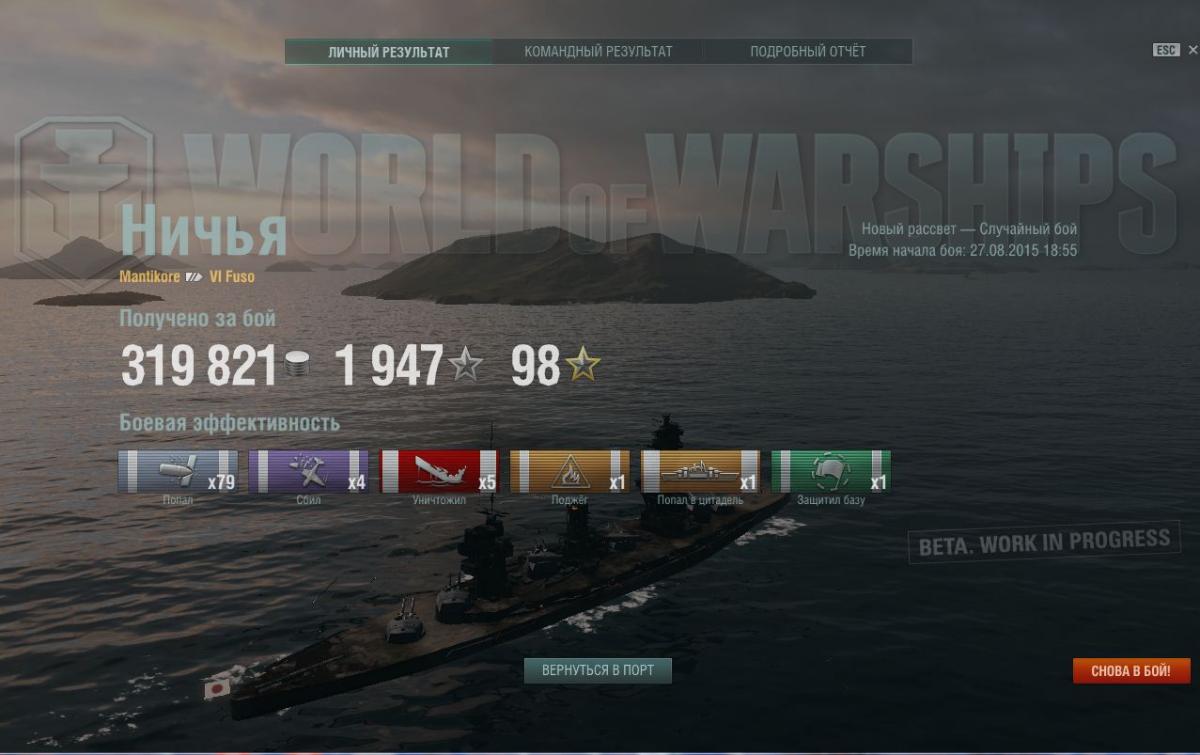Switch to the Личный результат tab
The height and width of the screenshot is (755, 1200).
(388, 52)
